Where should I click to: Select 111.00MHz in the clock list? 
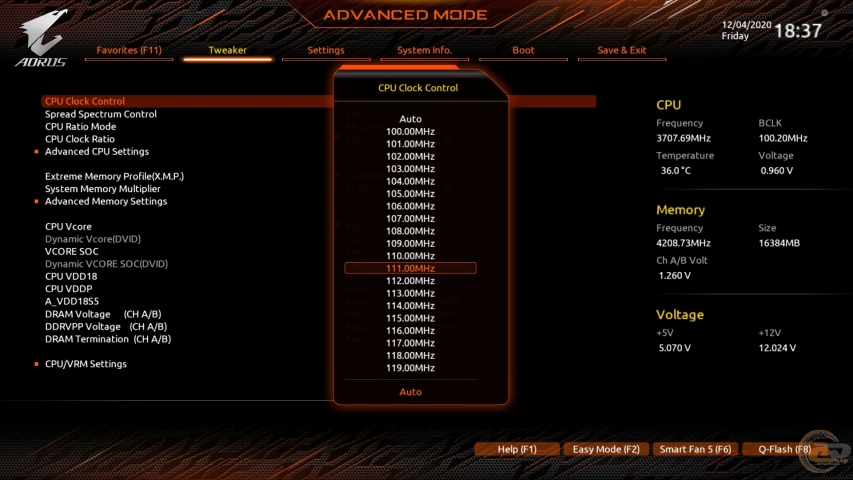pos(410,268)
